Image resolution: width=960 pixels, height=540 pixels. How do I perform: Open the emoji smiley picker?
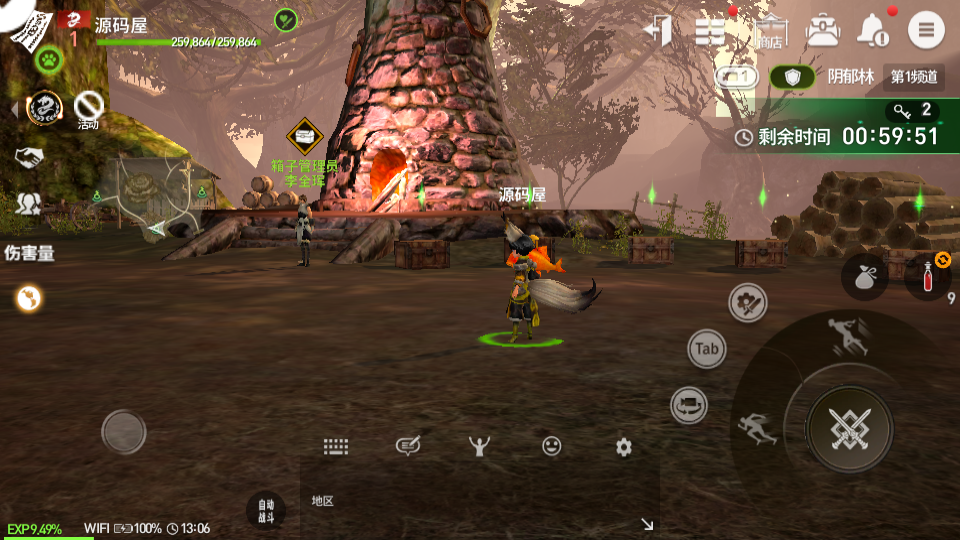tap(552, 447)
